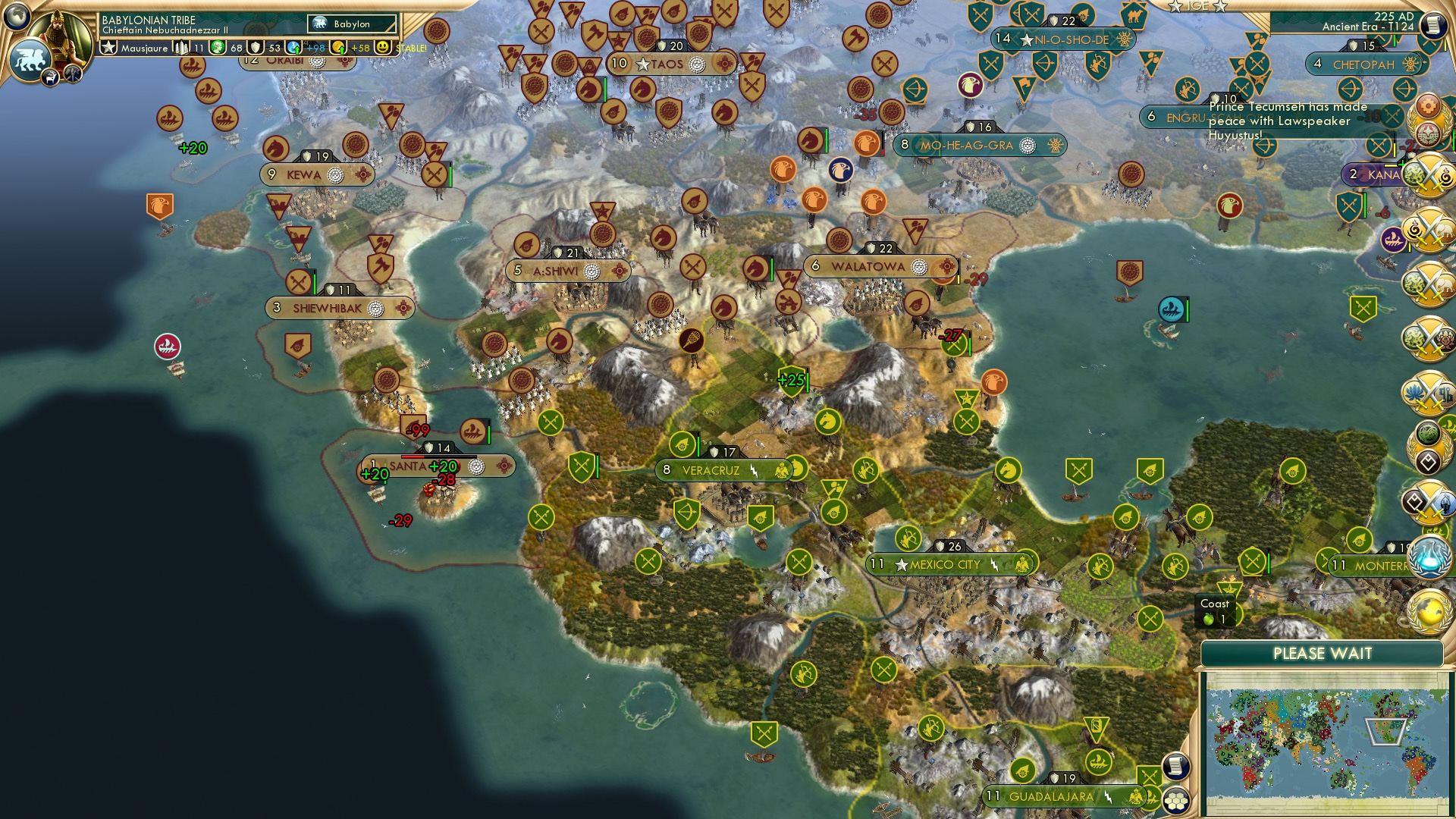Click the STABLE happiness smiley in the top bar
This screenshot has width=1456, height=819.
[x=384, y=47]
